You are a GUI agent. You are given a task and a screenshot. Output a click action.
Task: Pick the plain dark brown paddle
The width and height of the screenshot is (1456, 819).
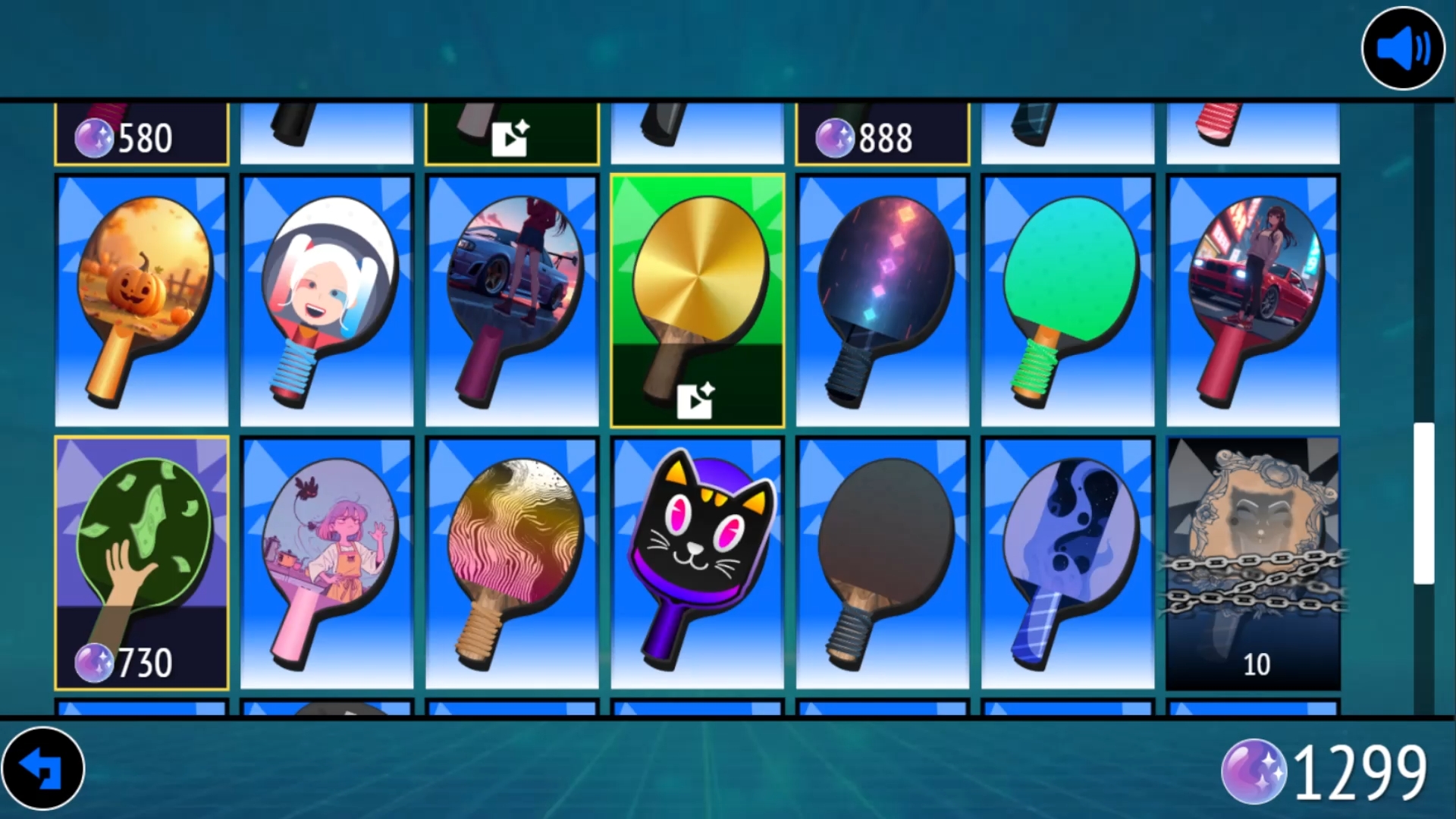point(882,563)
